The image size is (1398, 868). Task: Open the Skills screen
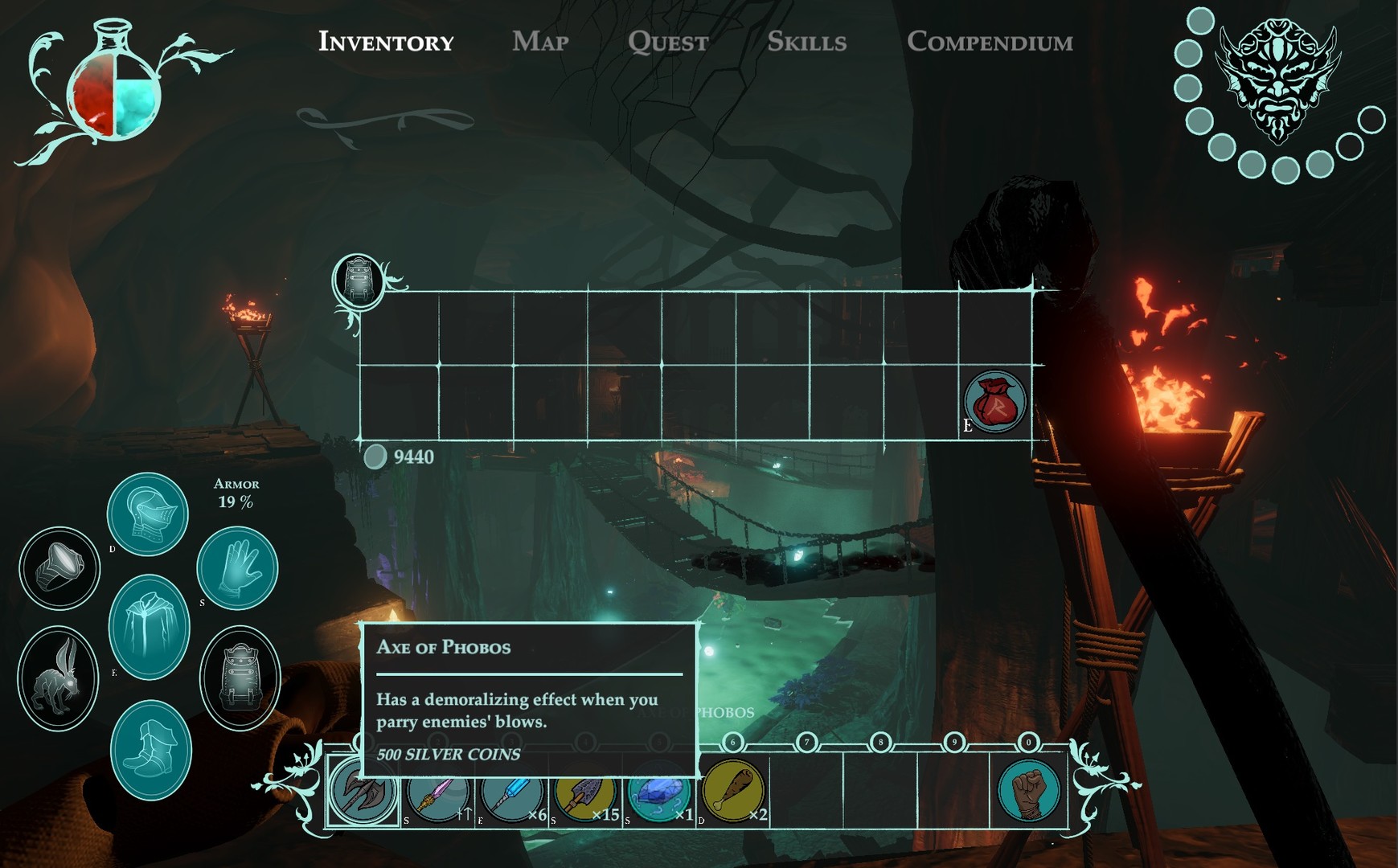[806, 42]
